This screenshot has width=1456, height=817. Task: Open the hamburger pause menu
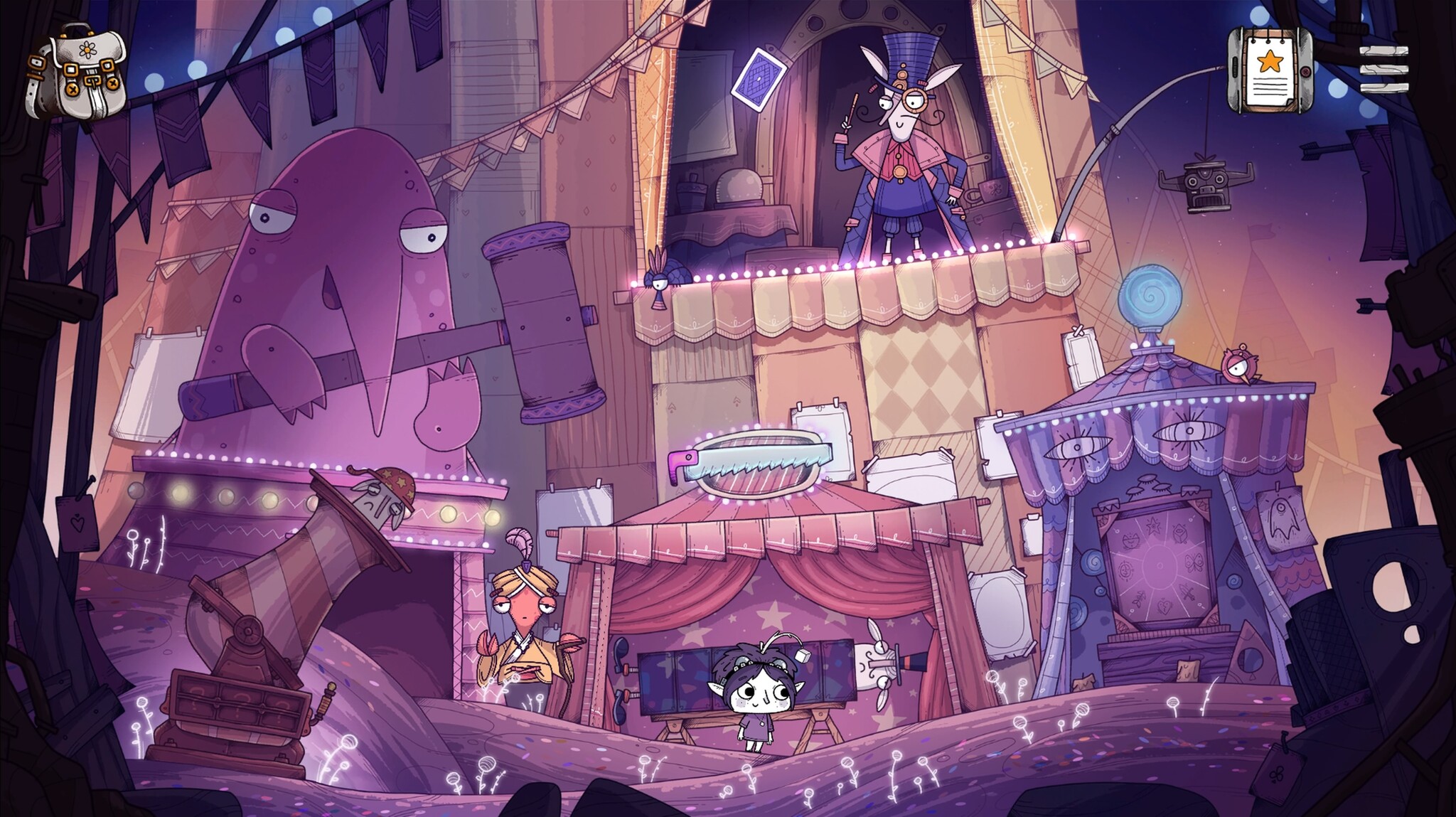(1383, 70)
